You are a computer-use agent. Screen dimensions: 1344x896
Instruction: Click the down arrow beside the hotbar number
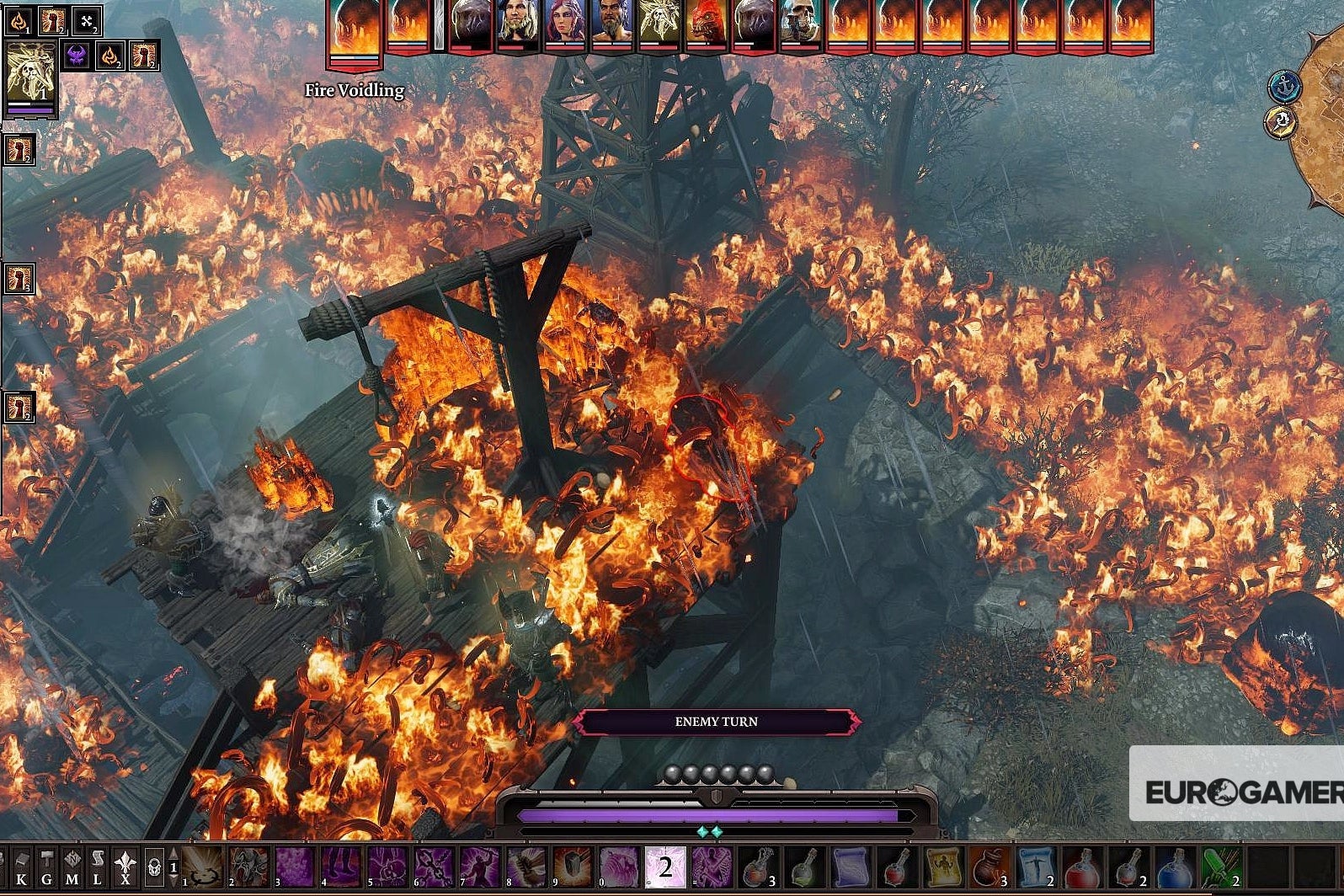(173, 881)
